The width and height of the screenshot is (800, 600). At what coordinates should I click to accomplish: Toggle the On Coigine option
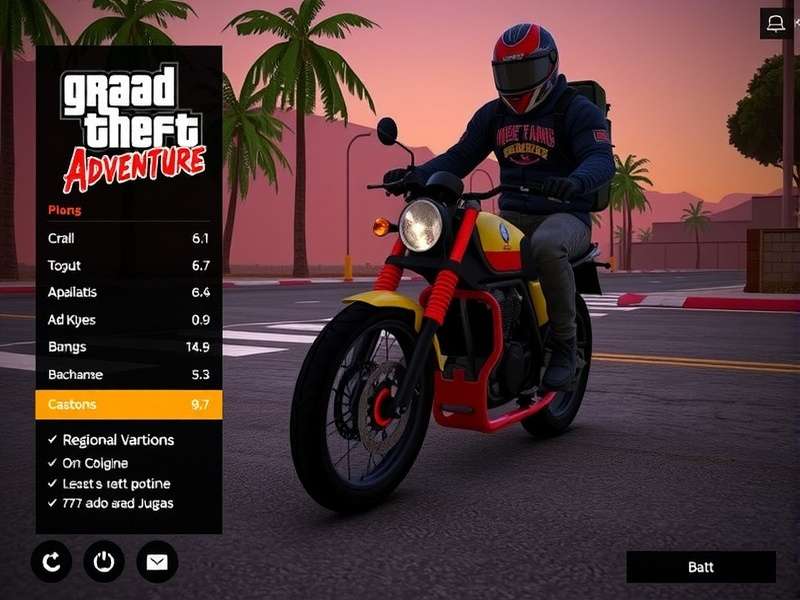tap(53, 463)
